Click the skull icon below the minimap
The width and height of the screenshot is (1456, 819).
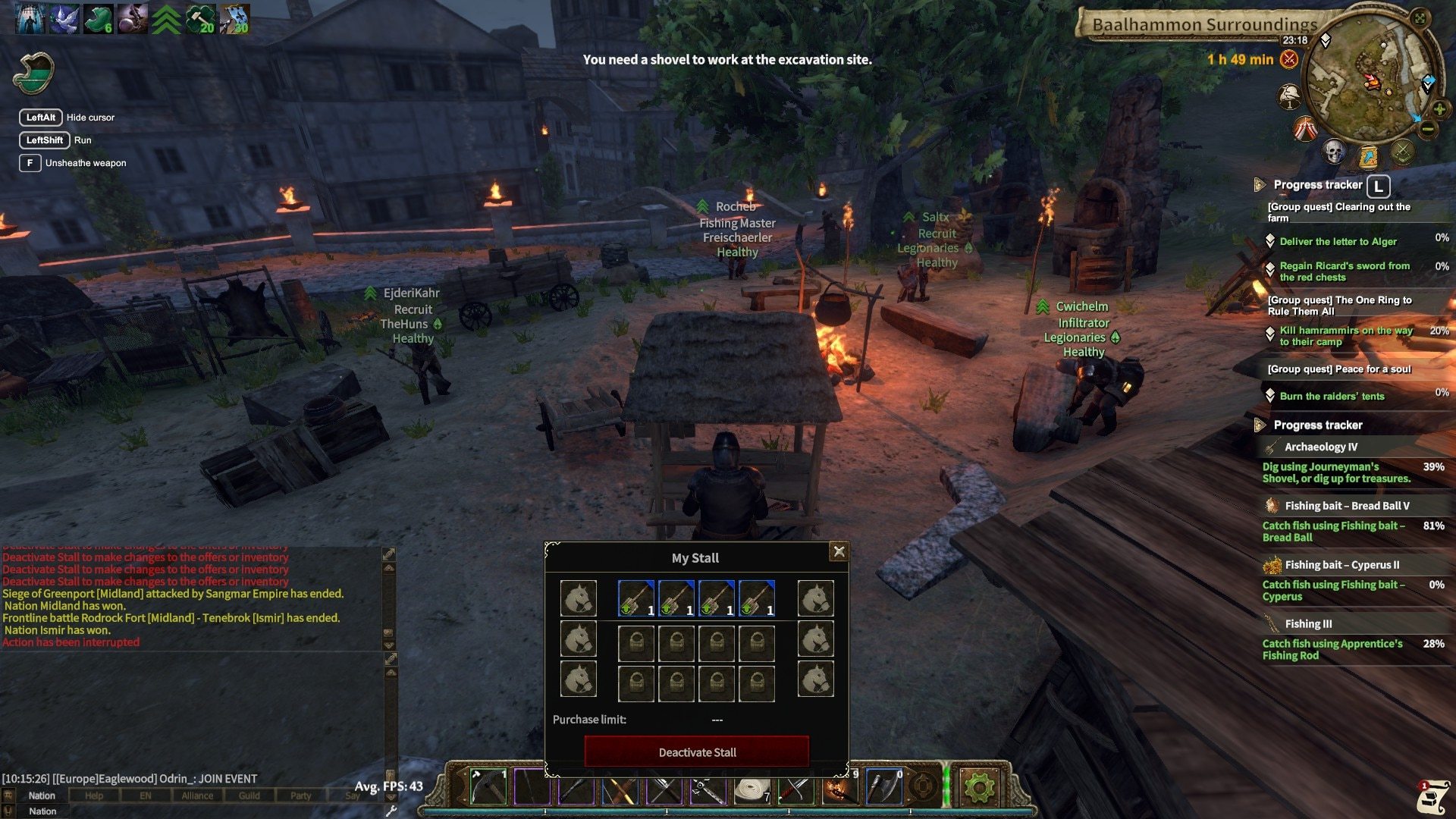(1333, 152)
